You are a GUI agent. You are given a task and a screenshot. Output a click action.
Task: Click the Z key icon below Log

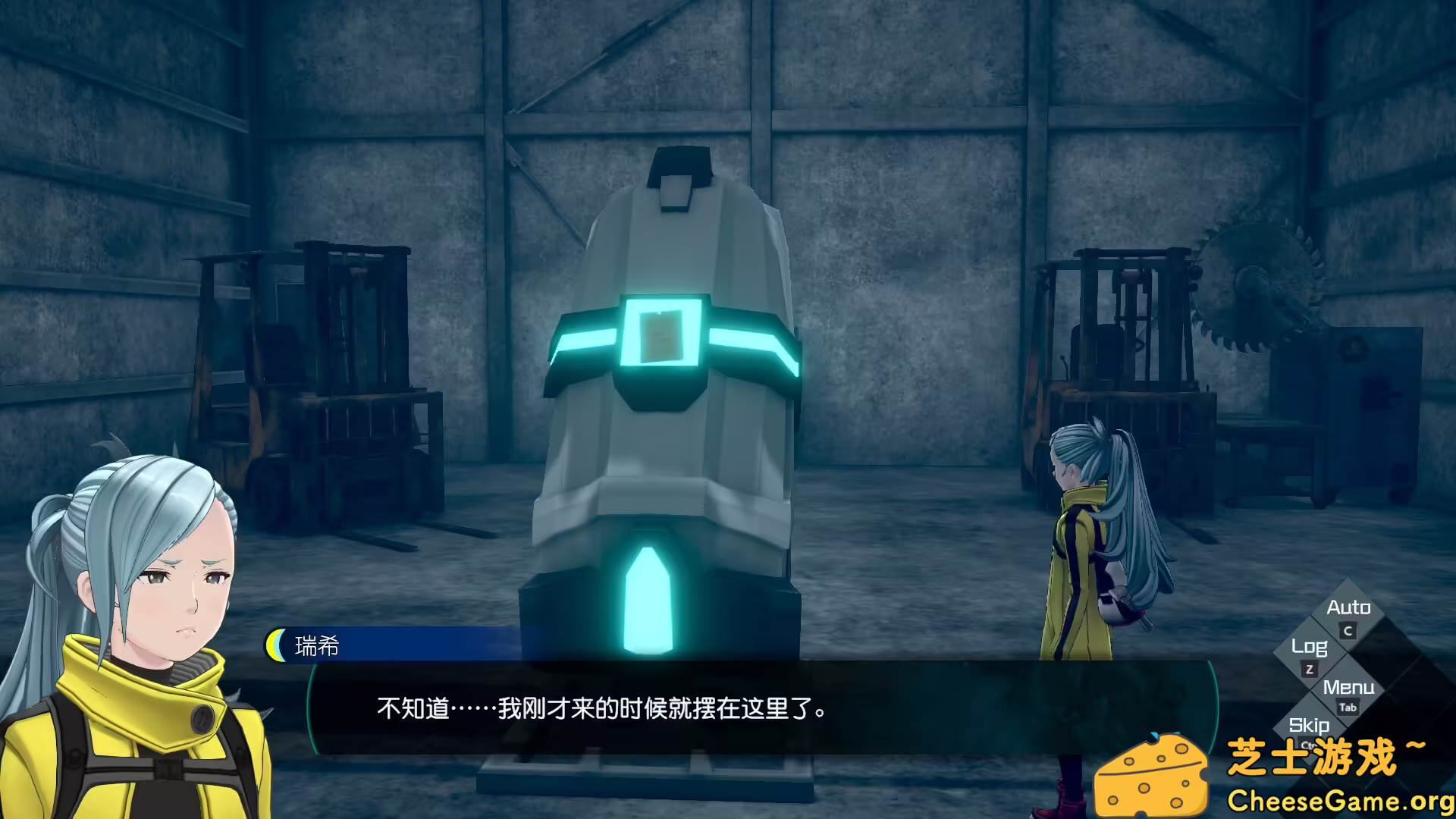click(1308, 668)
